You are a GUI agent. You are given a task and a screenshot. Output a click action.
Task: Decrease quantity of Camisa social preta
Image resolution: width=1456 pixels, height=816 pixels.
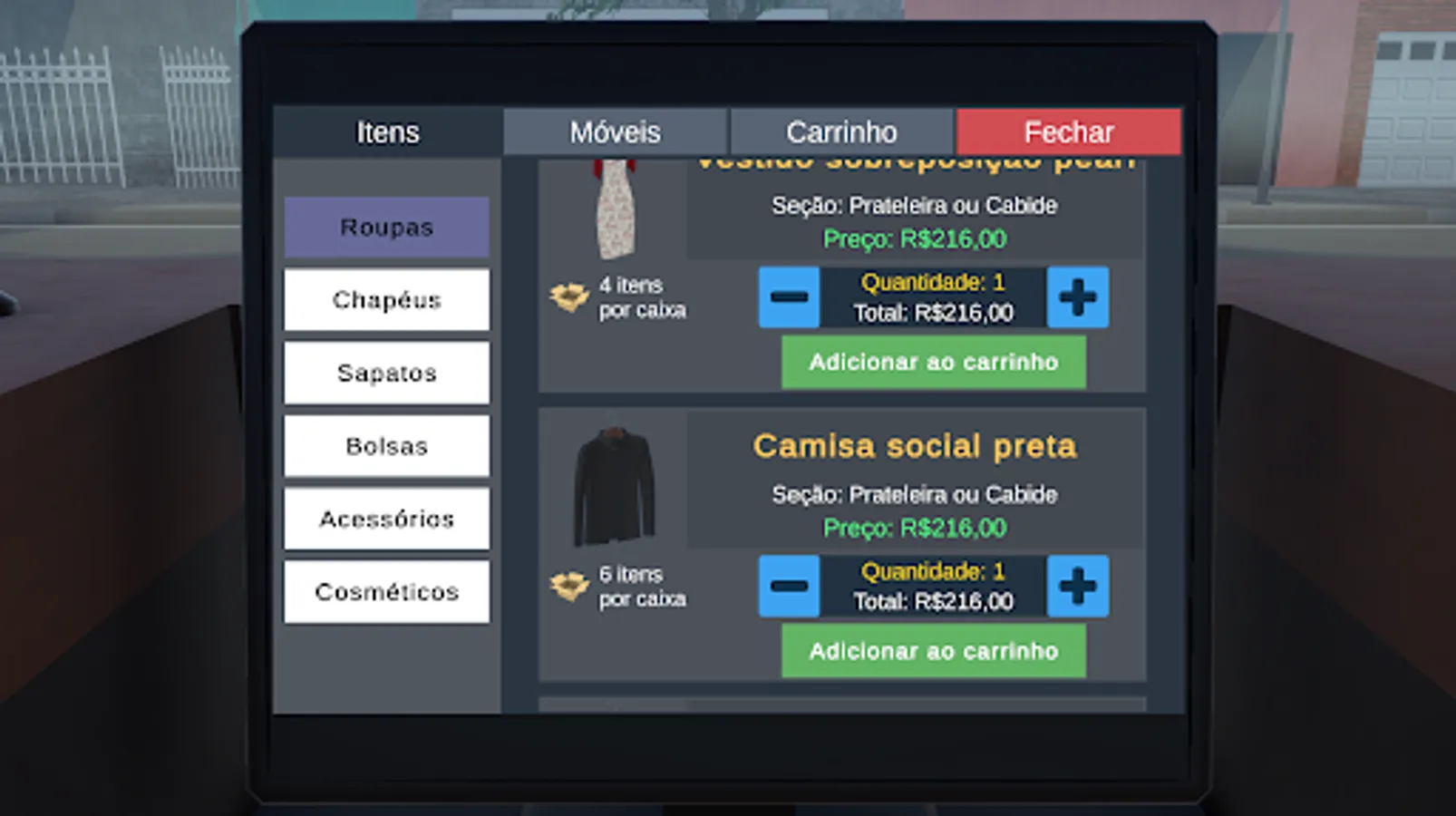coord(788,586)
